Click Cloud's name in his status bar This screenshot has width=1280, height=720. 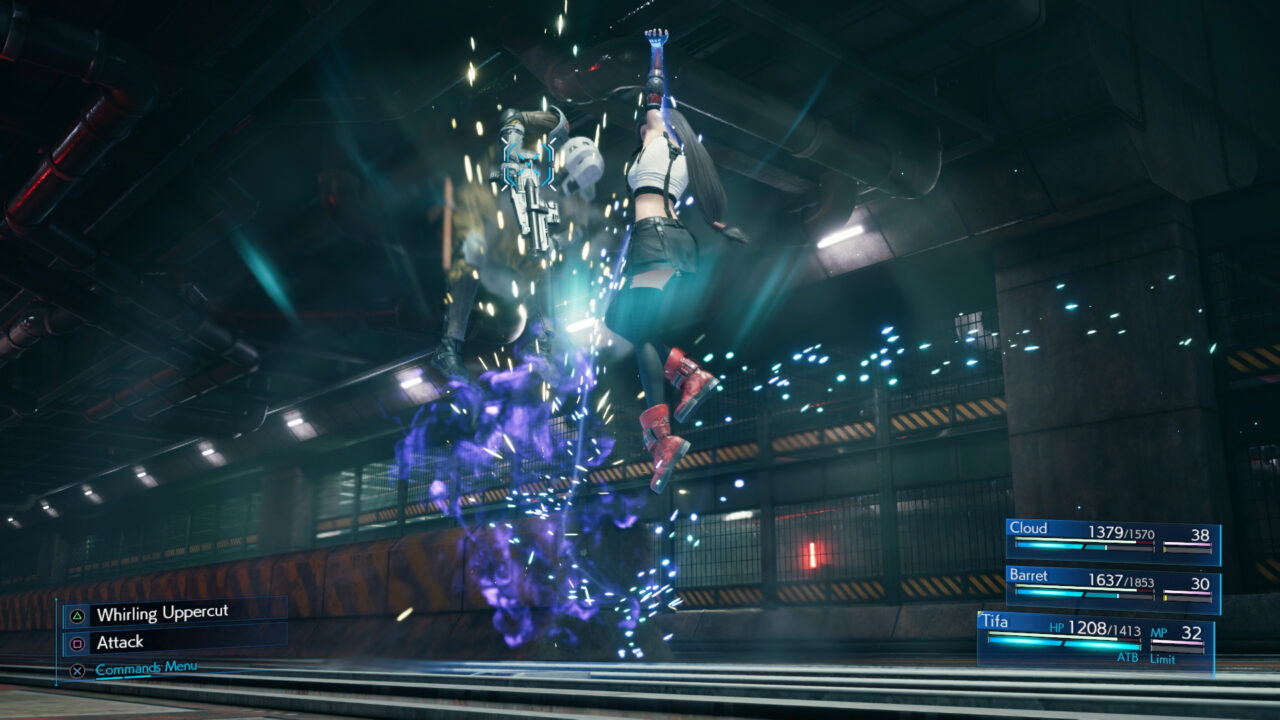pyautogui.click(x=1029, y=527)
